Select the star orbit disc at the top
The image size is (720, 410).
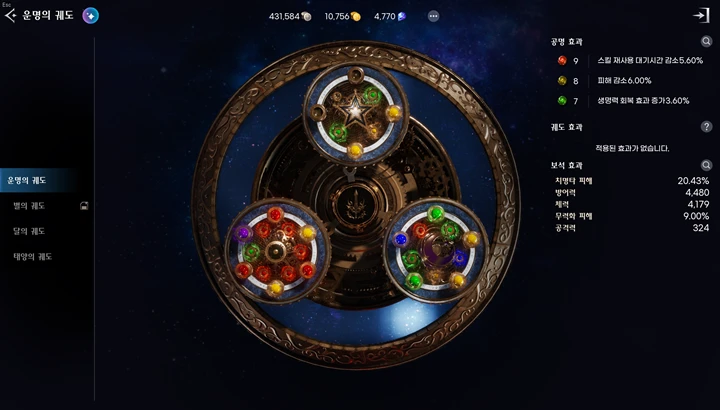[x=354, y=111]
